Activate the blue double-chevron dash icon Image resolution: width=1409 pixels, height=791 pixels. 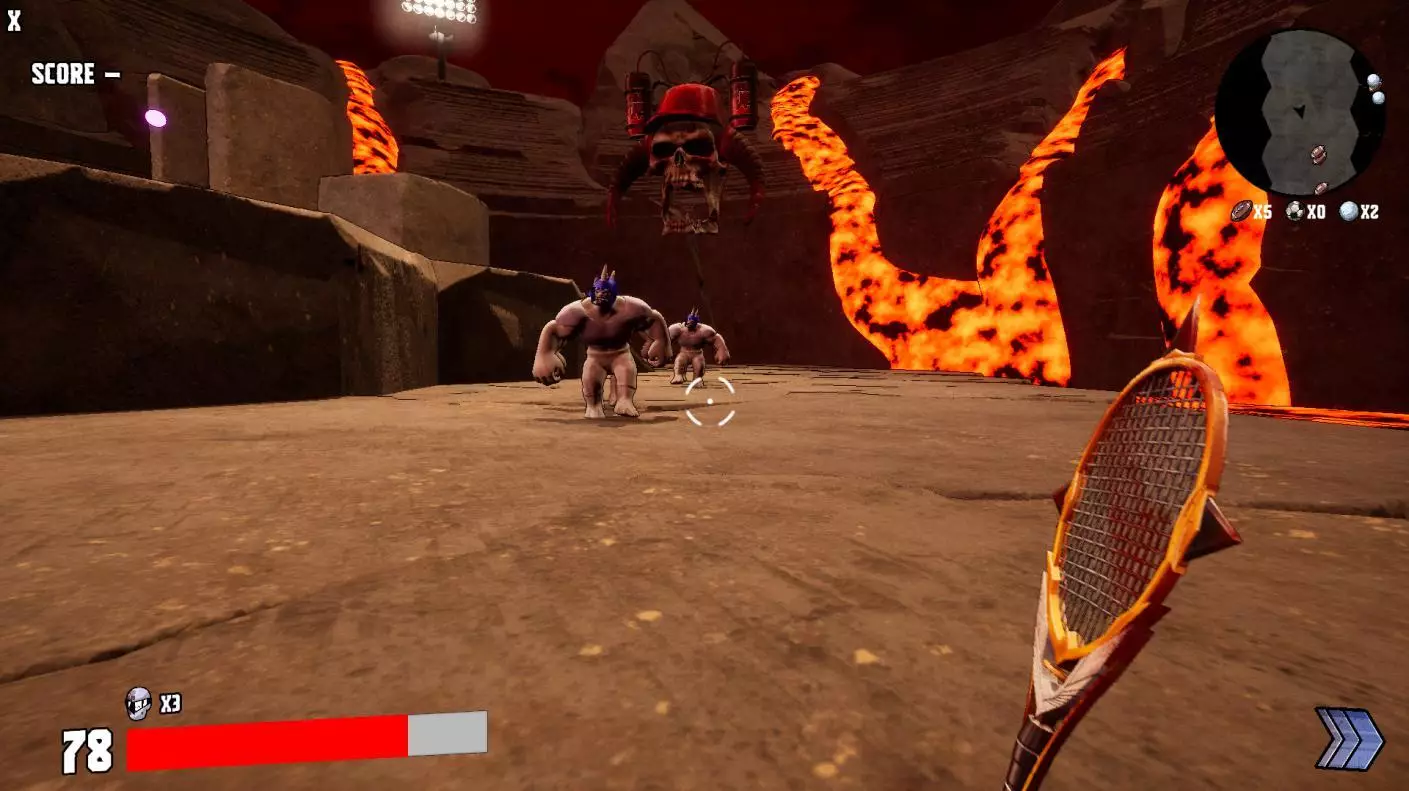coord(1349,739)
